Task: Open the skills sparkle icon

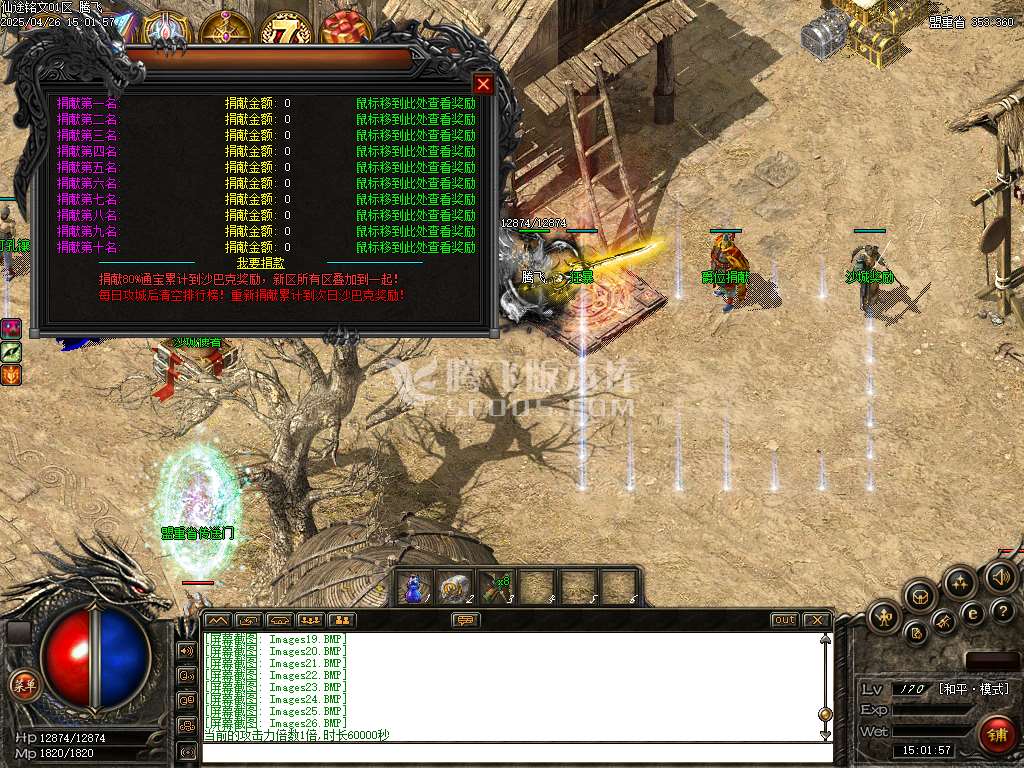Action: coord(960,582)
